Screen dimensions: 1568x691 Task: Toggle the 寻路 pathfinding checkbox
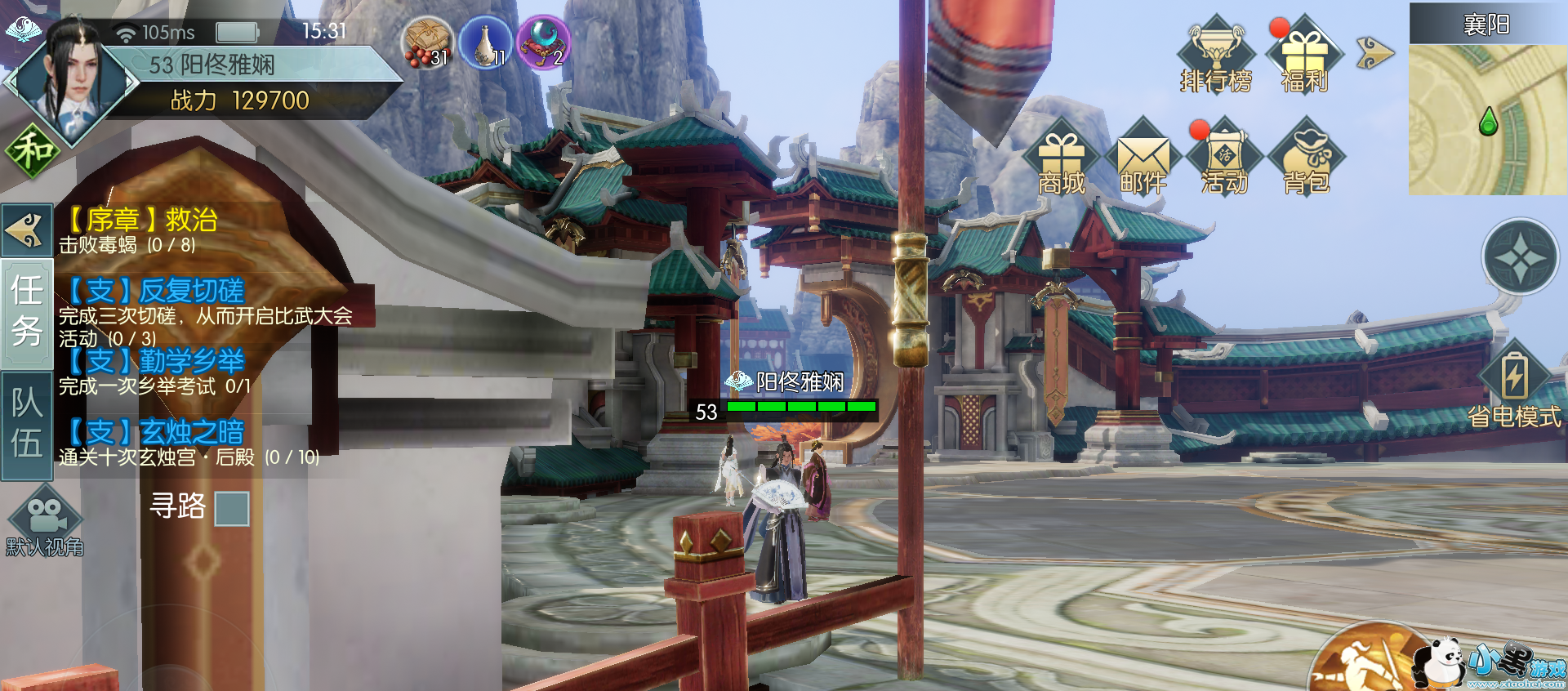[232, 508]
